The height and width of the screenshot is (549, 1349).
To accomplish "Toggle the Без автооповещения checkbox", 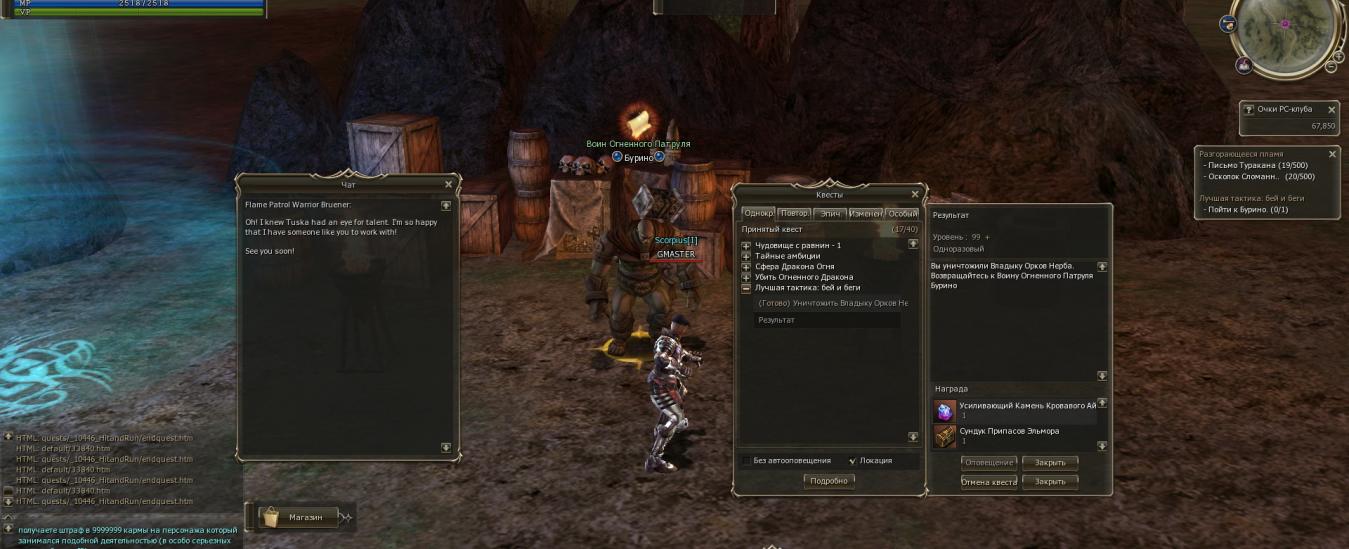I will tap(746, 461).
